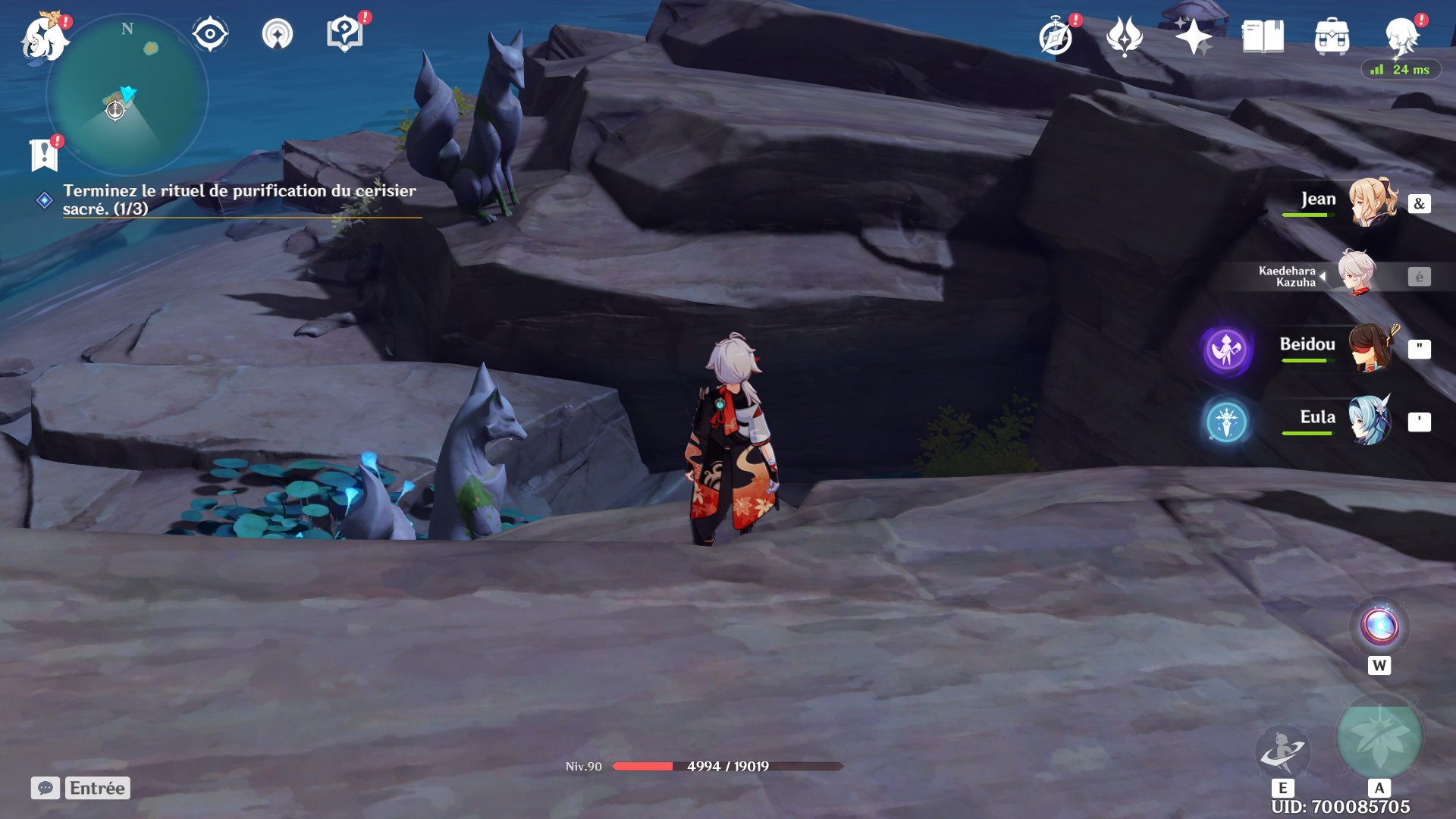Open the quest journal banner icon

(44, 155)
